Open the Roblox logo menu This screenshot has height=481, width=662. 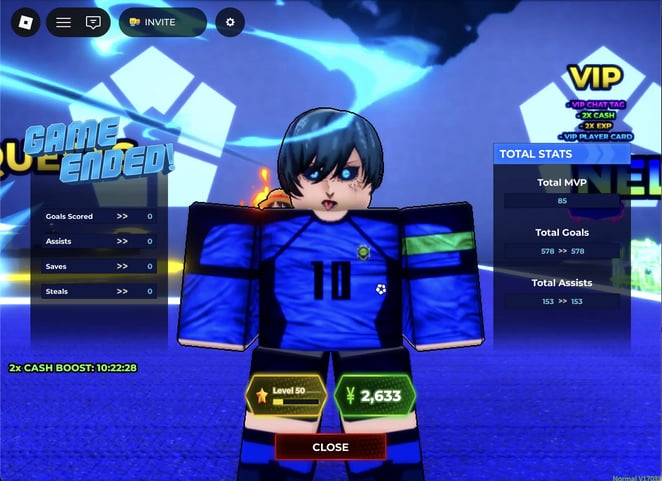(x=21, y=22)
